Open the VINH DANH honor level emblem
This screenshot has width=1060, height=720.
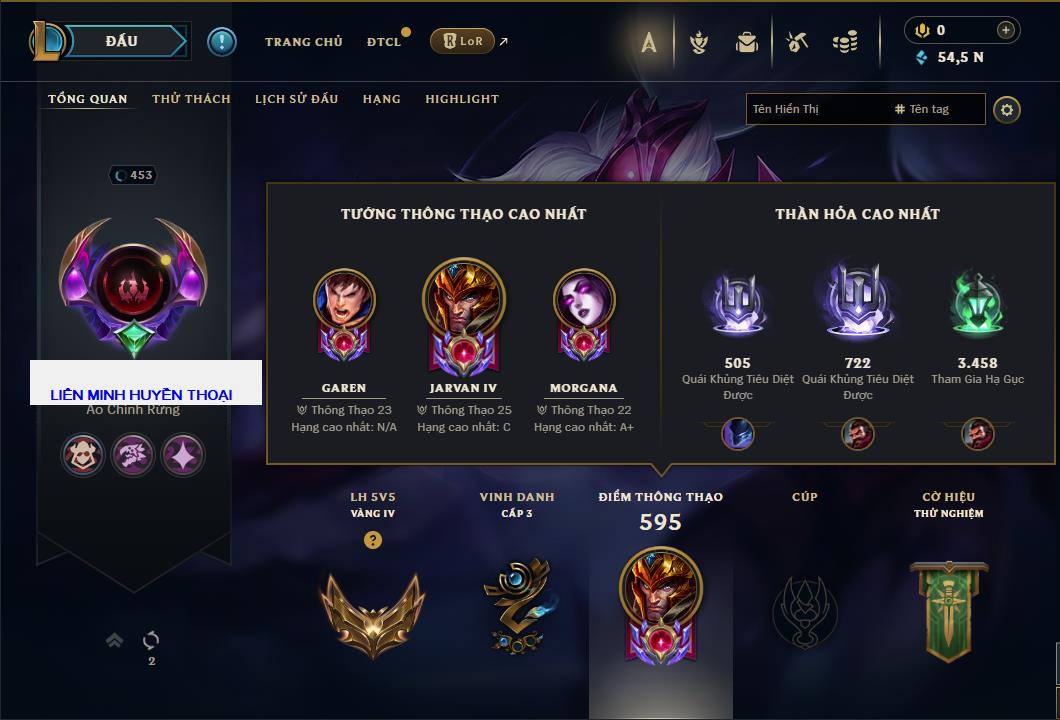(516, 605)
